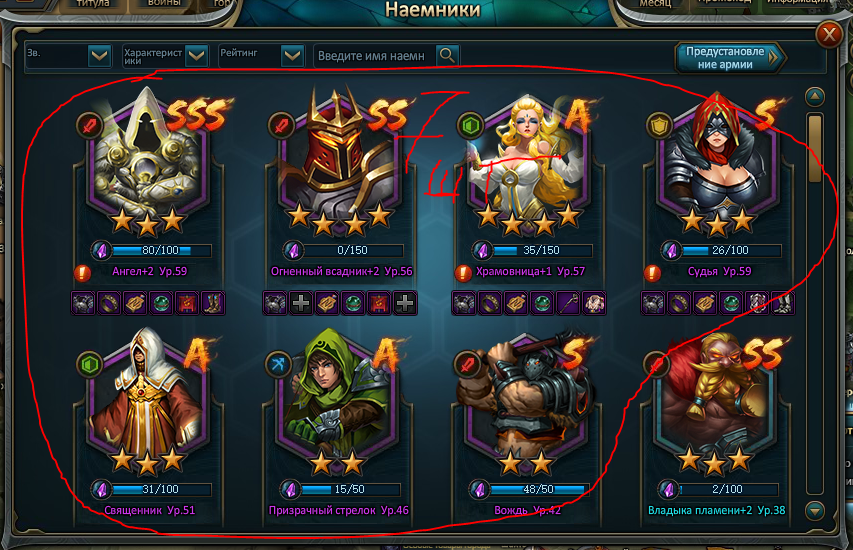The height and width of the screenshot is (550, 853).
Task: Click the scroll up arrow button
Action: point(815,97)
